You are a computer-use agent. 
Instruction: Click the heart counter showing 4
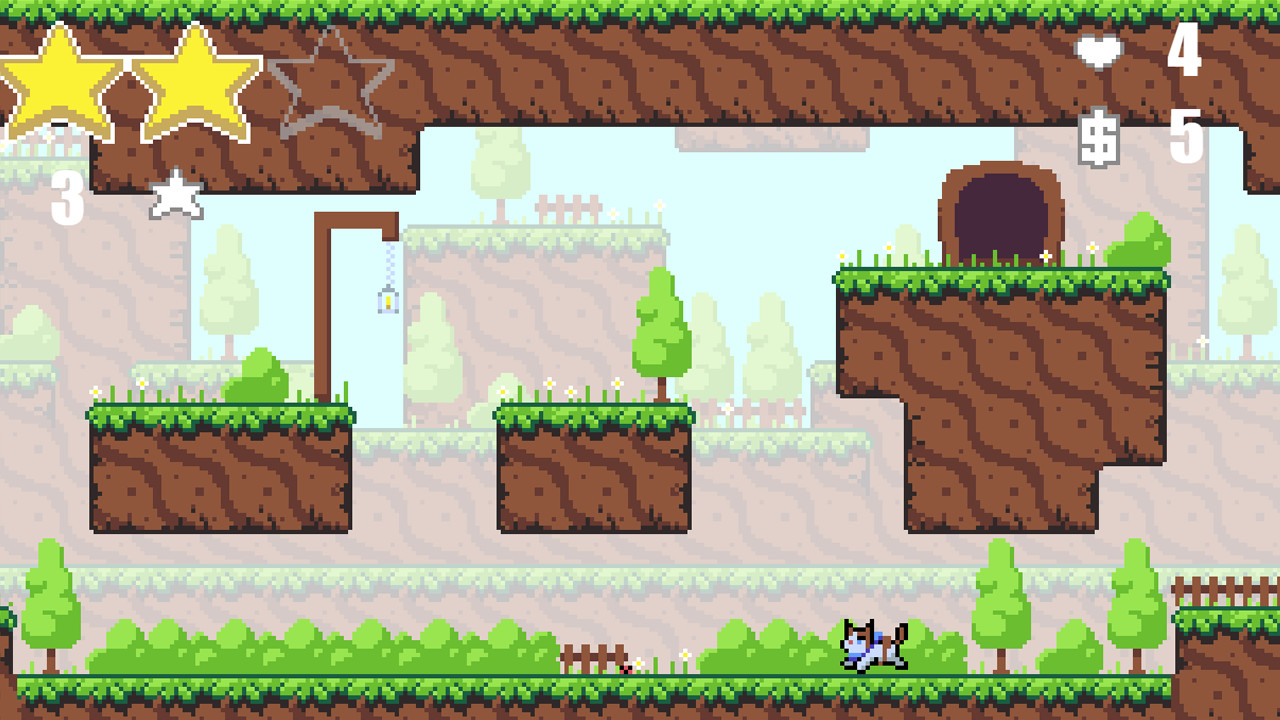1185,57
